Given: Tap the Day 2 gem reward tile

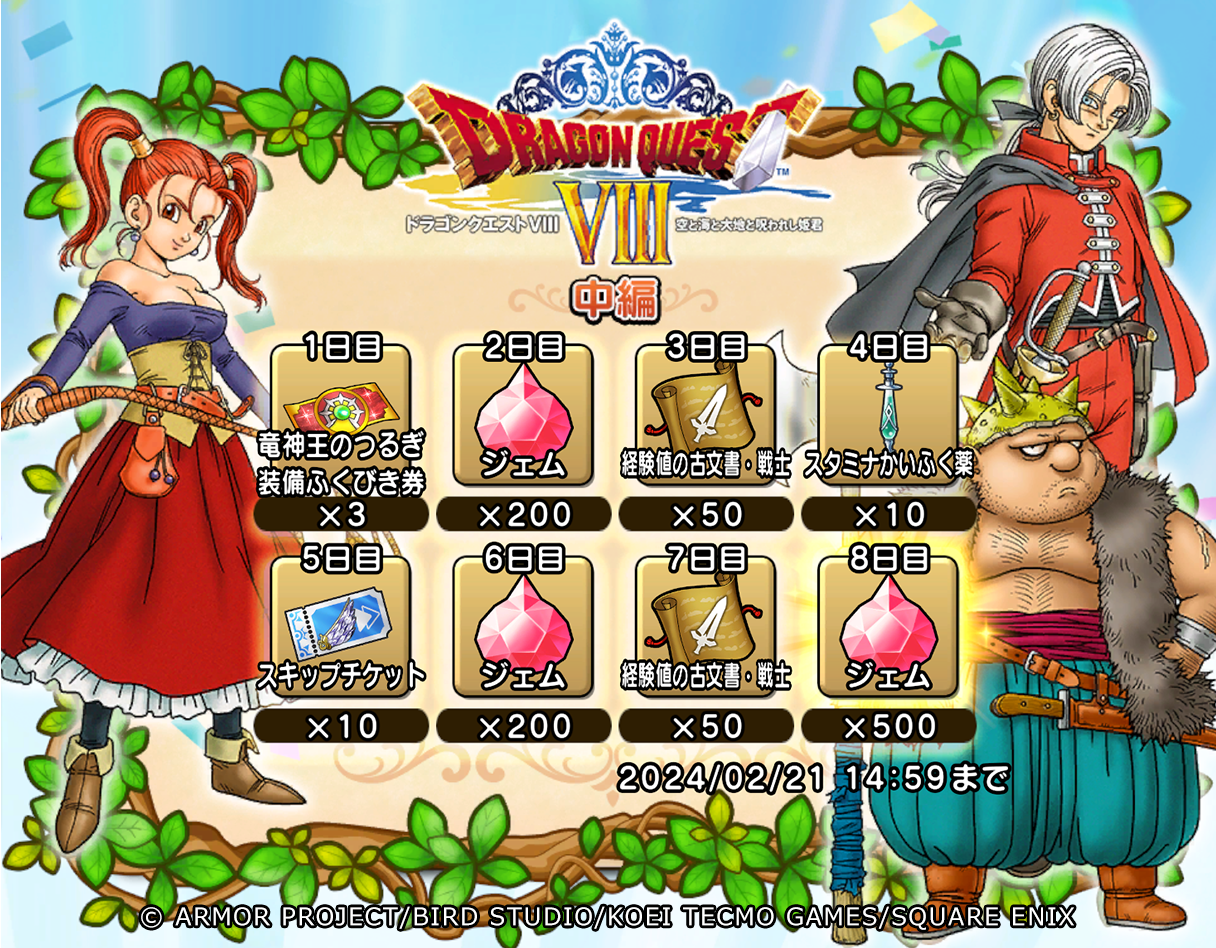Looking at the screenshot, I should click(523, 420).
